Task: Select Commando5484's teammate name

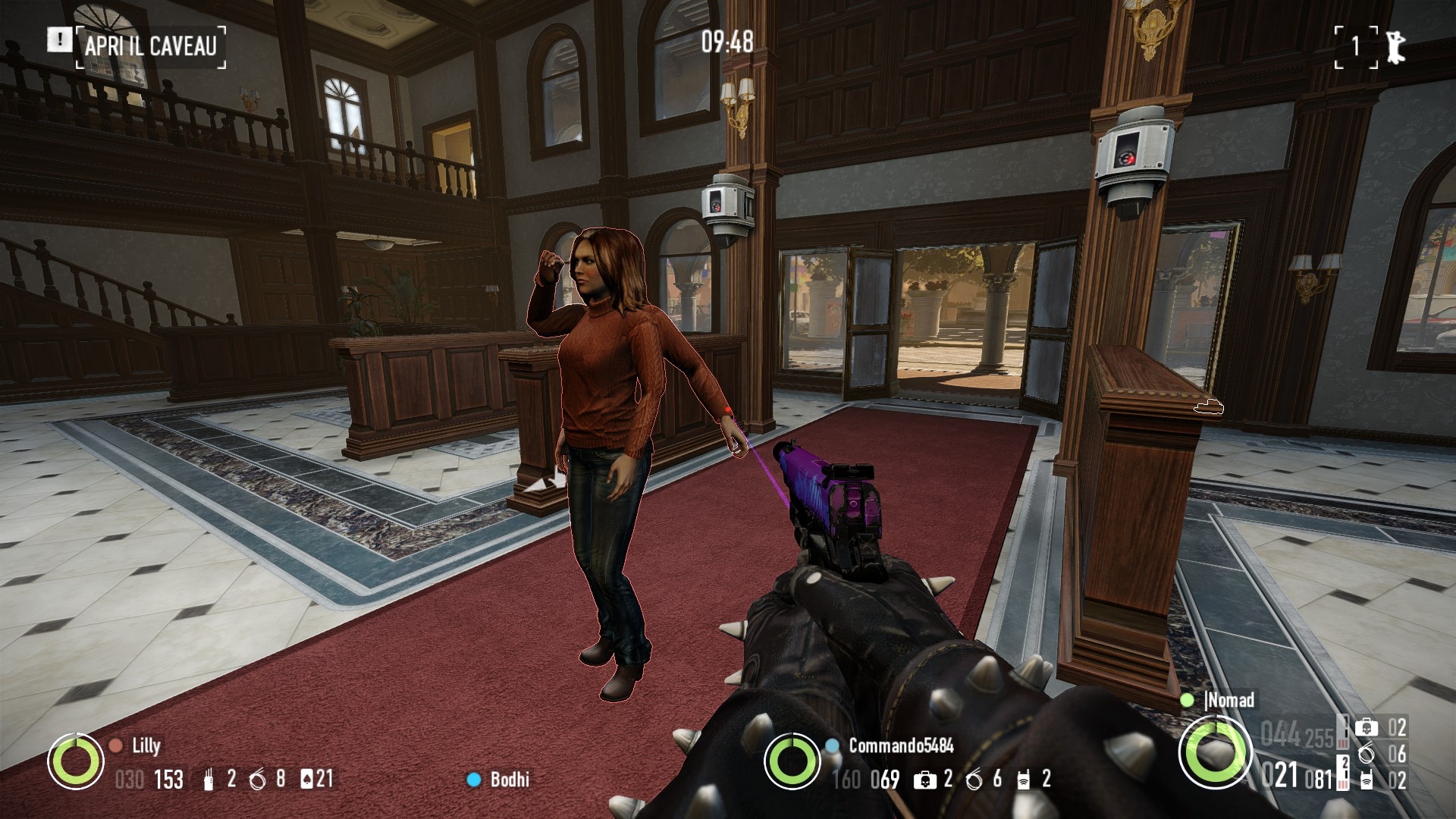Action: pos(901,745)
